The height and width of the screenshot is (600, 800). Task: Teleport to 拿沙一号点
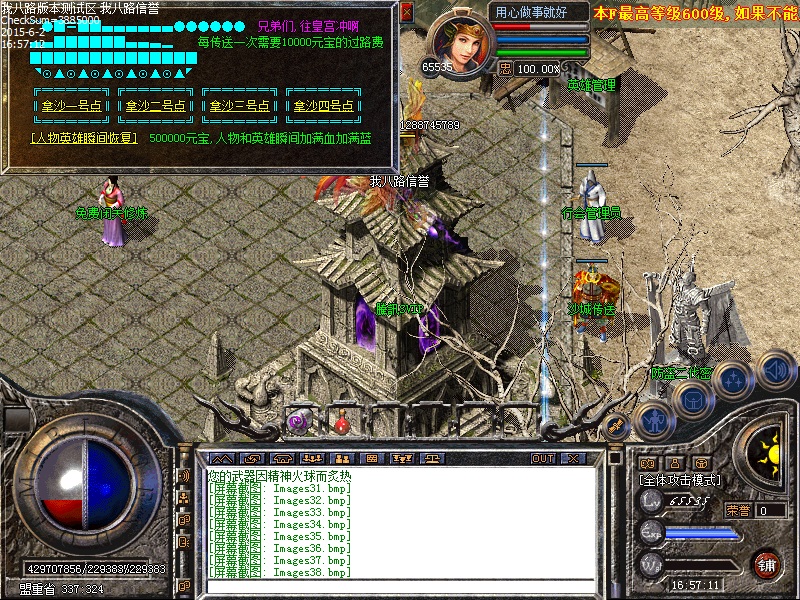coord(72,106)
